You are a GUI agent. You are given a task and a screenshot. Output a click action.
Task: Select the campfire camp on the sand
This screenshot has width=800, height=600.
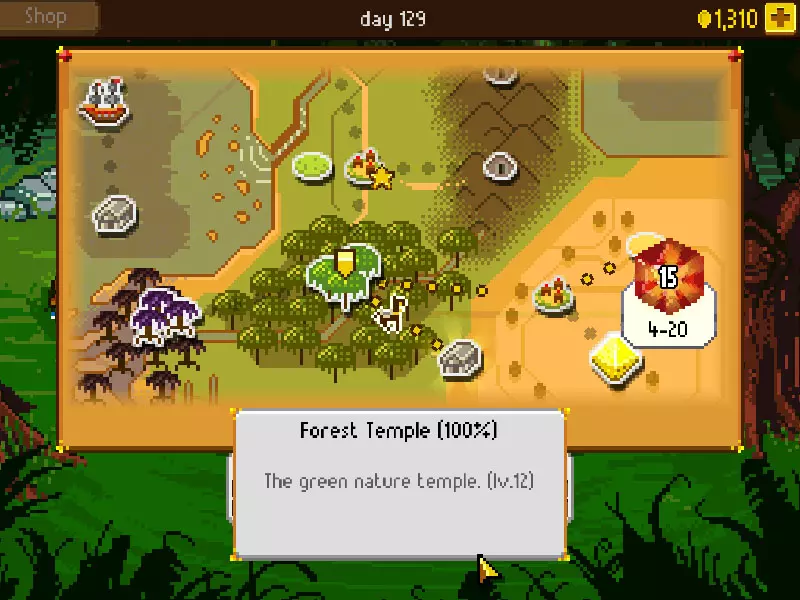551,294
